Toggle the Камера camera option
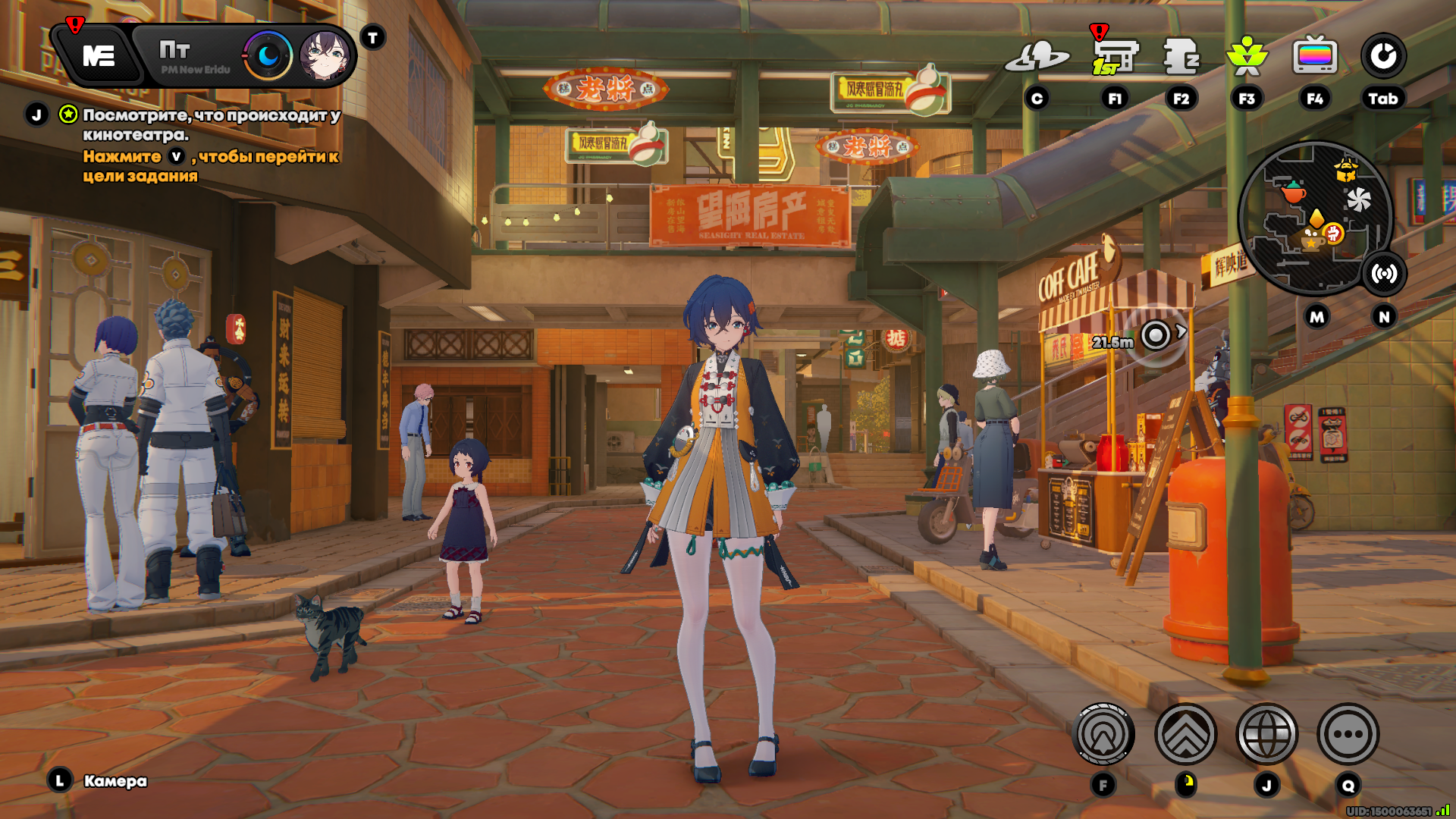 click(115, 780)
